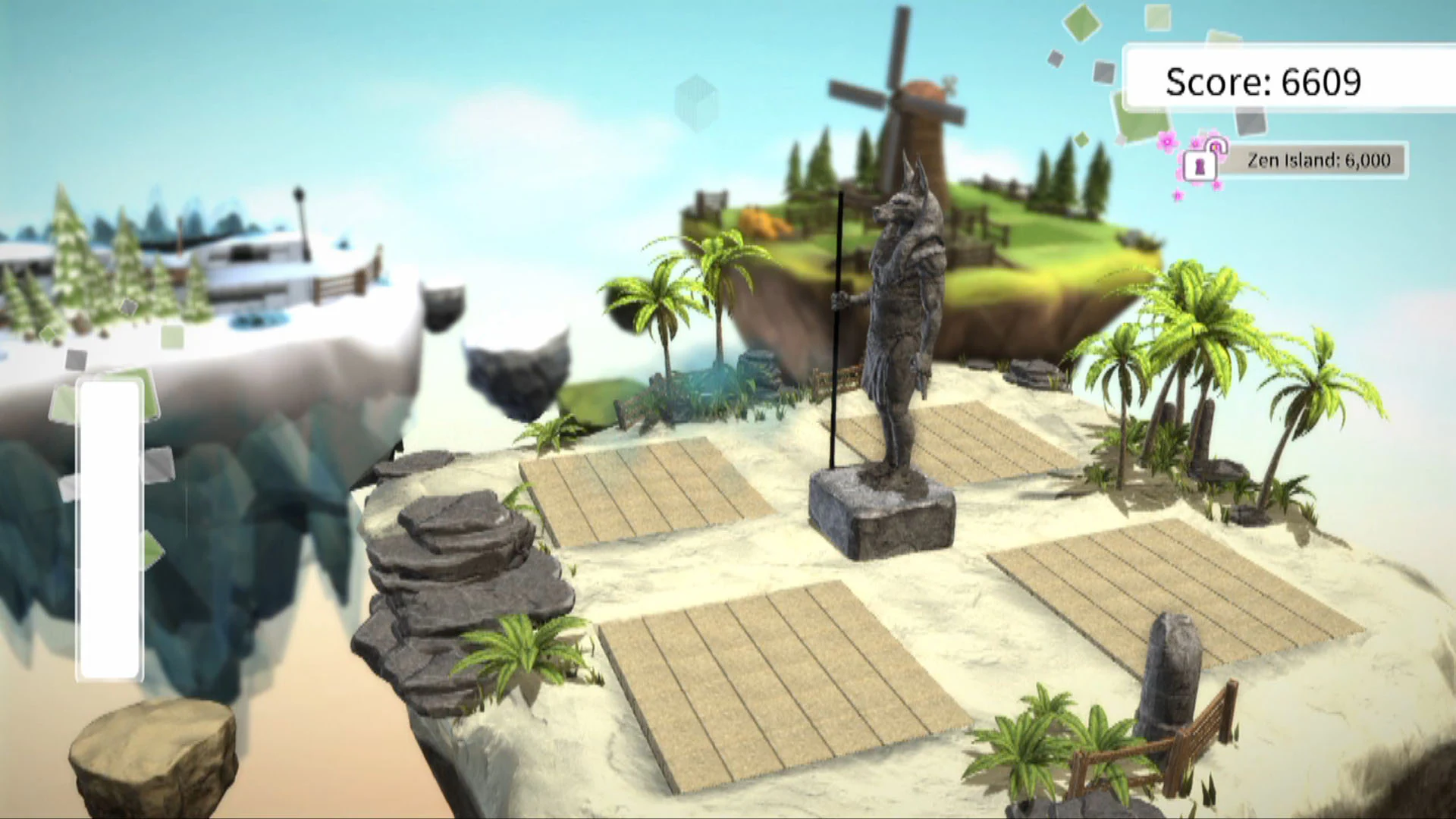Click the pink blossom particles near the padlock
Image resolution: width=1456 pixels, height=819 pixels.
pos(1168,144)
